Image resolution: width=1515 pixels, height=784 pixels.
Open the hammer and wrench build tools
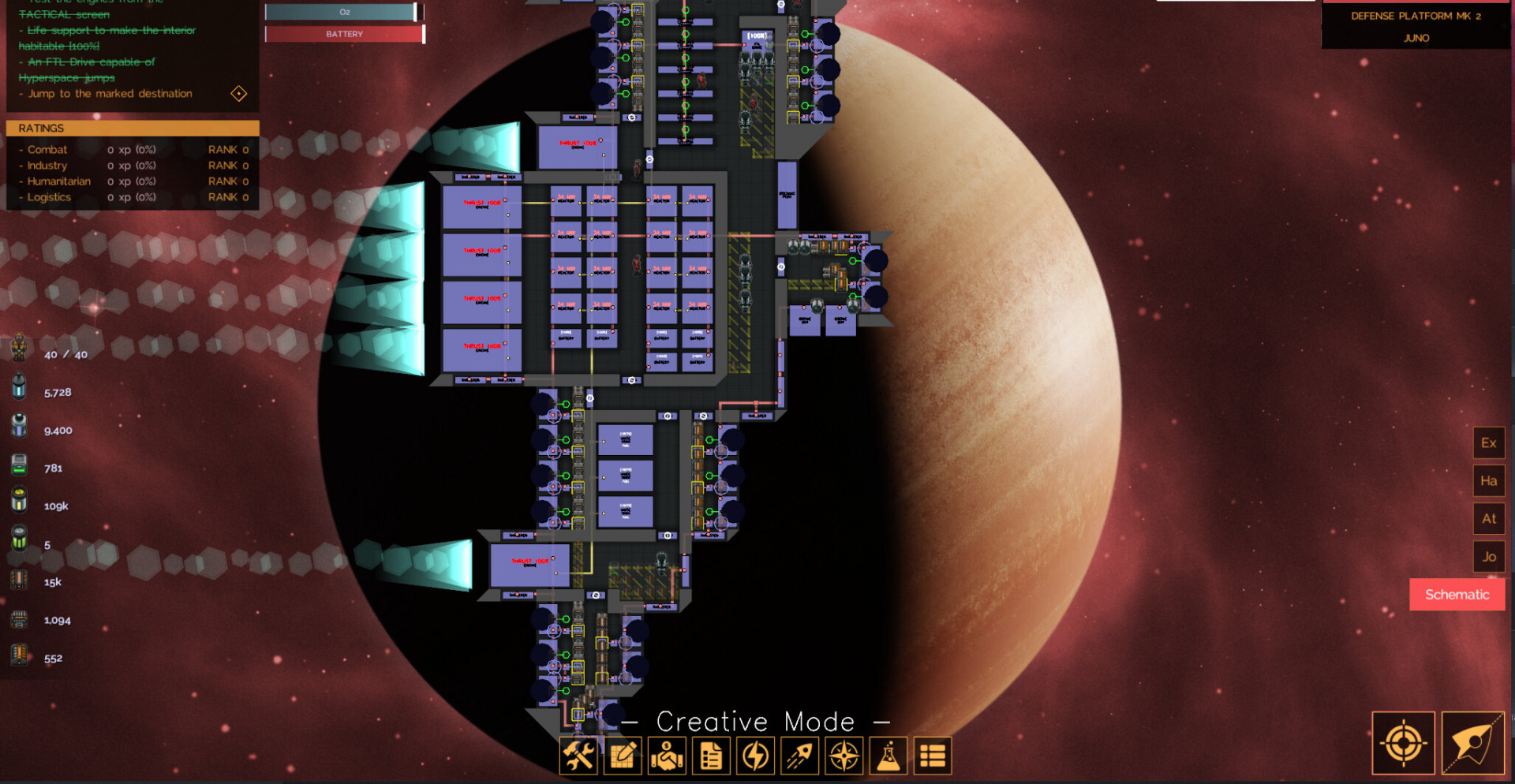578,756
